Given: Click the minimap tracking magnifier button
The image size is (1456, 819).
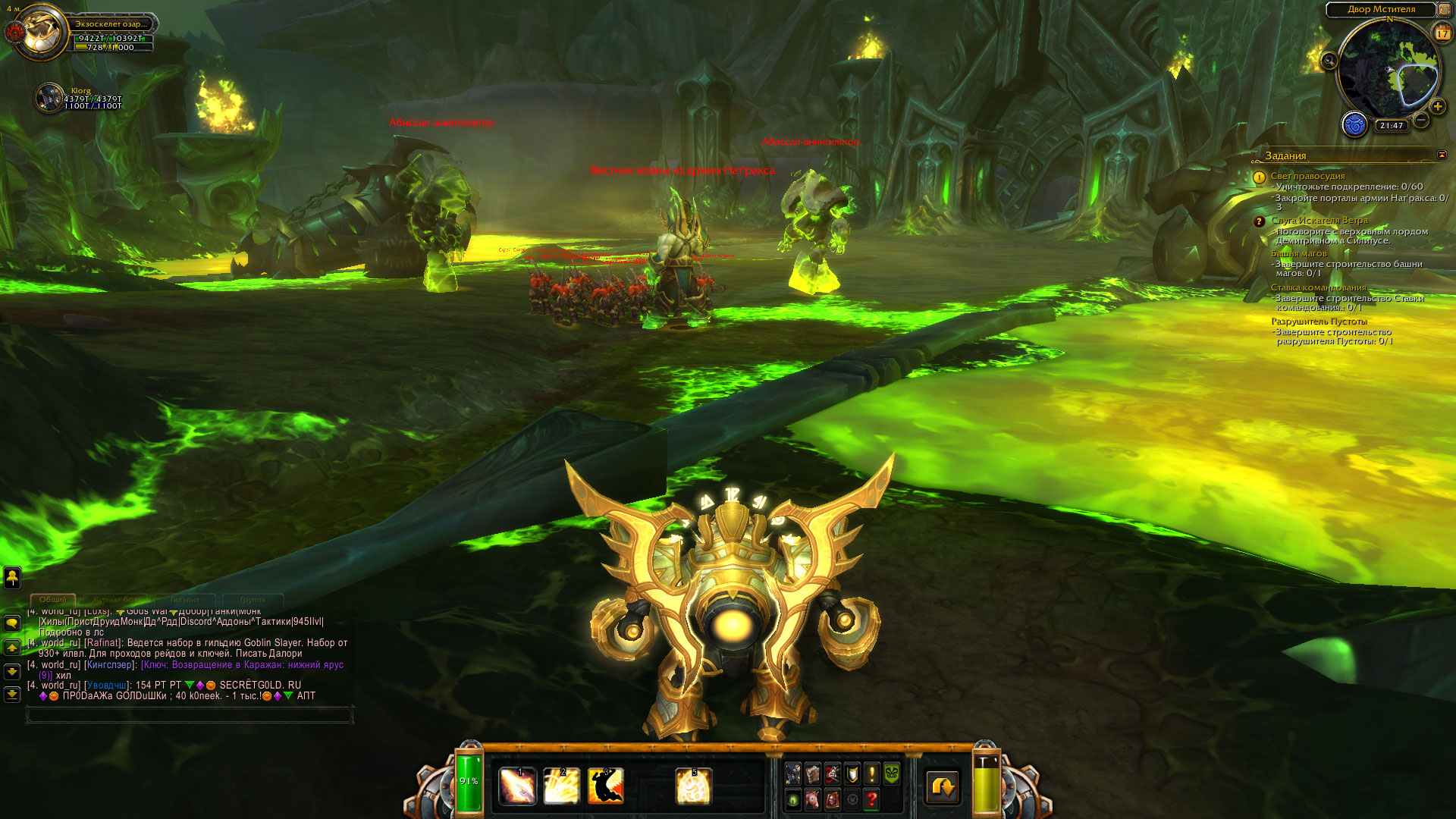Looking at the screenshot, I should [x=1329, y=61].
